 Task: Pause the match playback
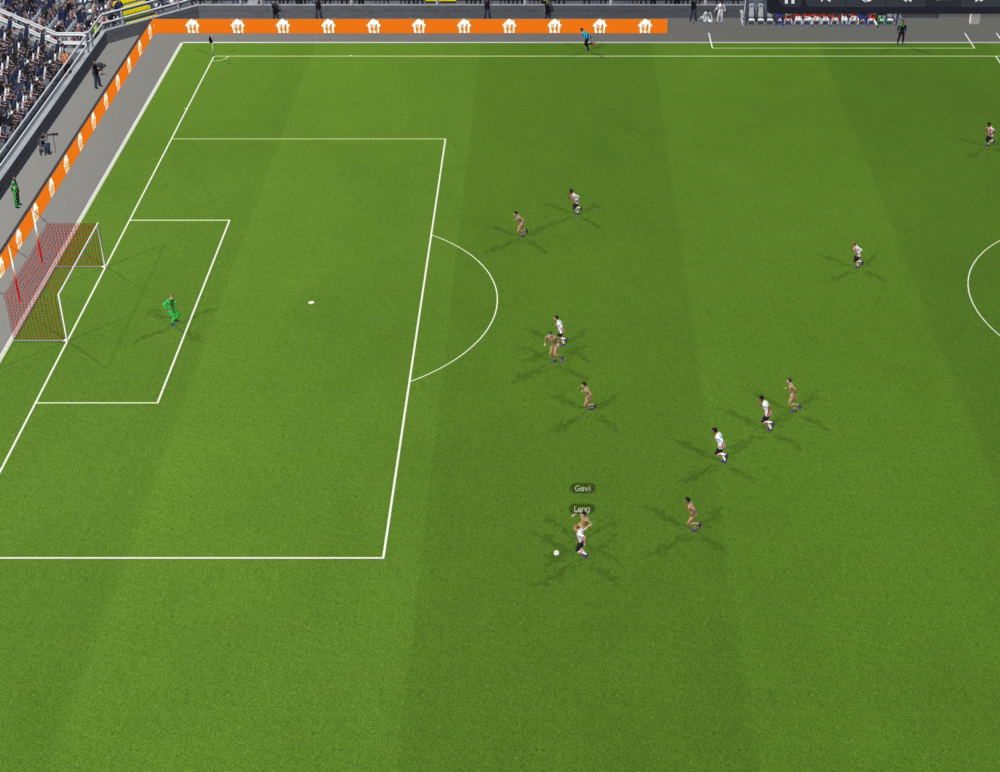tap(790, 3)
